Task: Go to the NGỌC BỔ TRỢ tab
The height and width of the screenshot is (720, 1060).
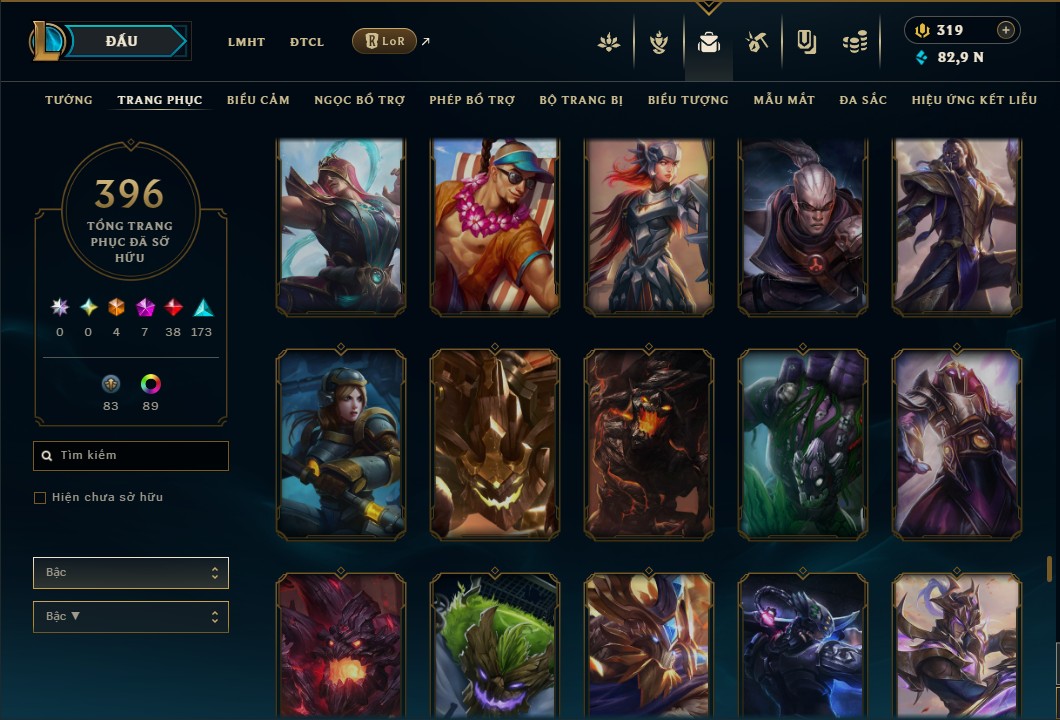Action: pyautogui.click(x=360, y=100)
